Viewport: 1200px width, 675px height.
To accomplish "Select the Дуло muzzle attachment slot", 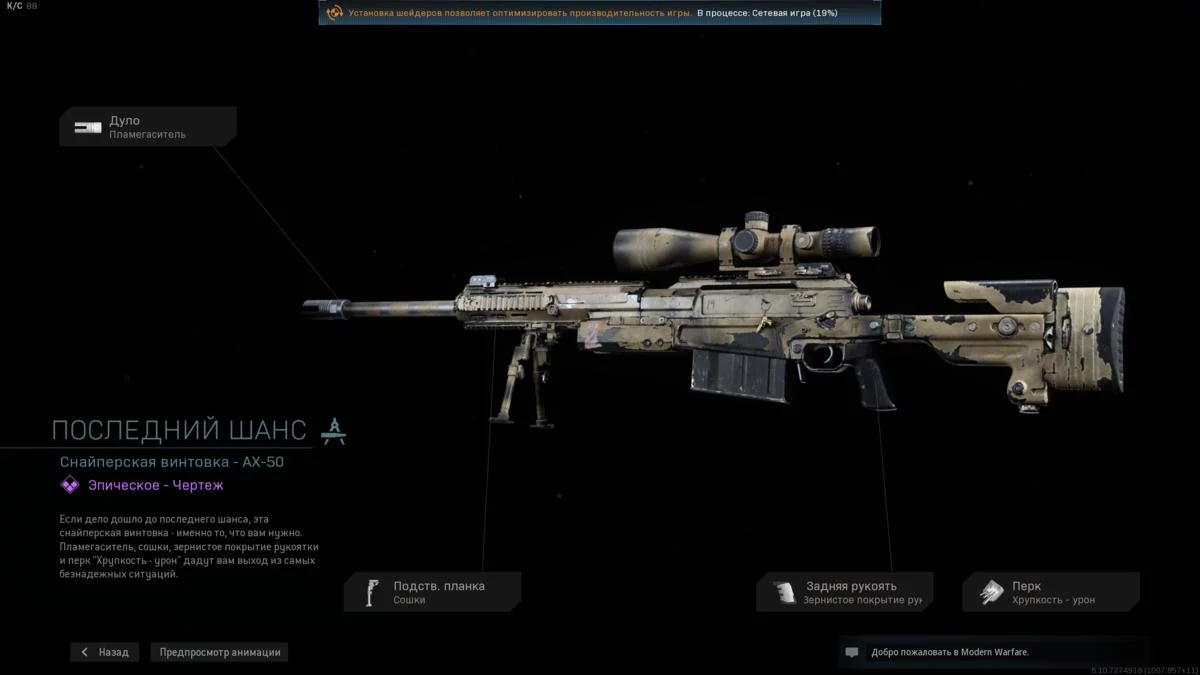I will coord(148,127).
